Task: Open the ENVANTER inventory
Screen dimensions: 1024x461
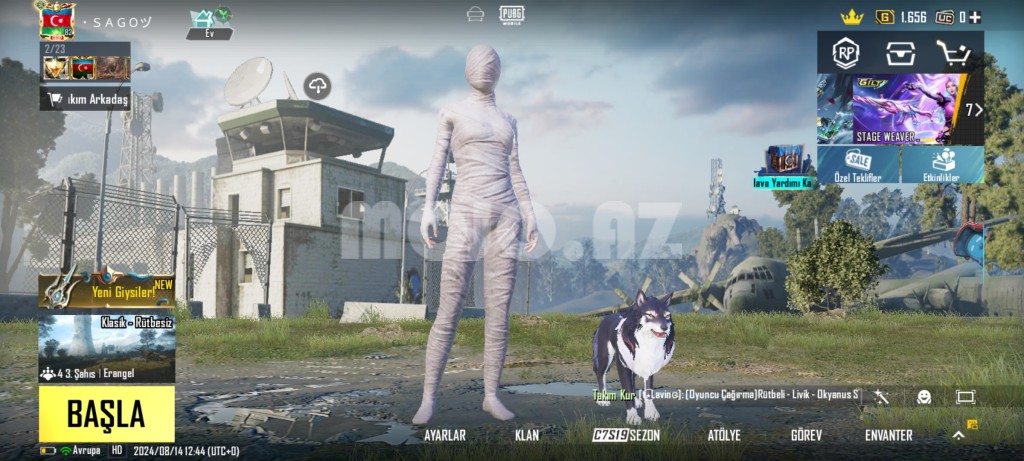Action: point(888,436)
